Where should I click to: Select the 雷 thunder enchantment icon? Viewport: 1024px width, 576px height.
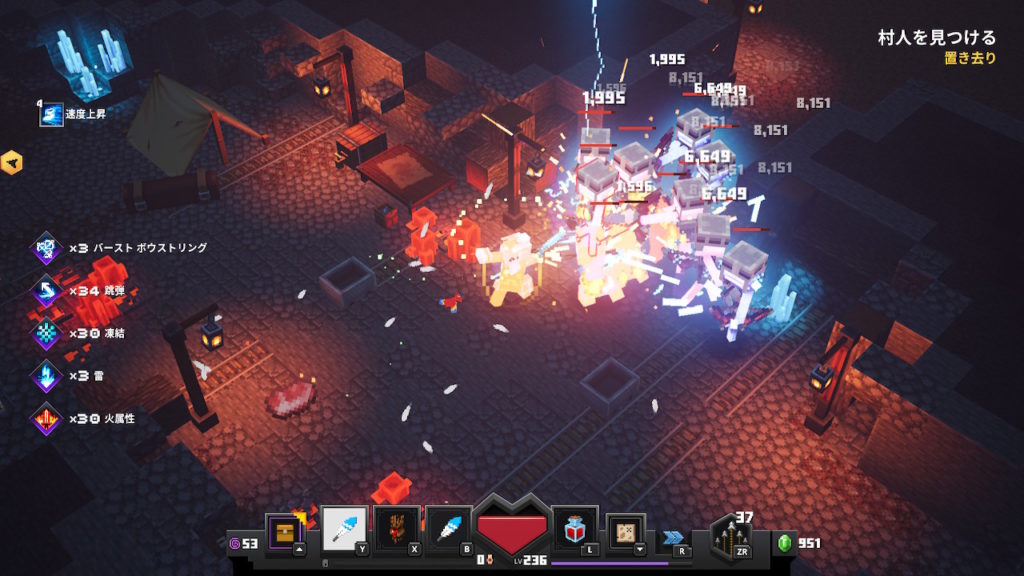coord(47,376)
